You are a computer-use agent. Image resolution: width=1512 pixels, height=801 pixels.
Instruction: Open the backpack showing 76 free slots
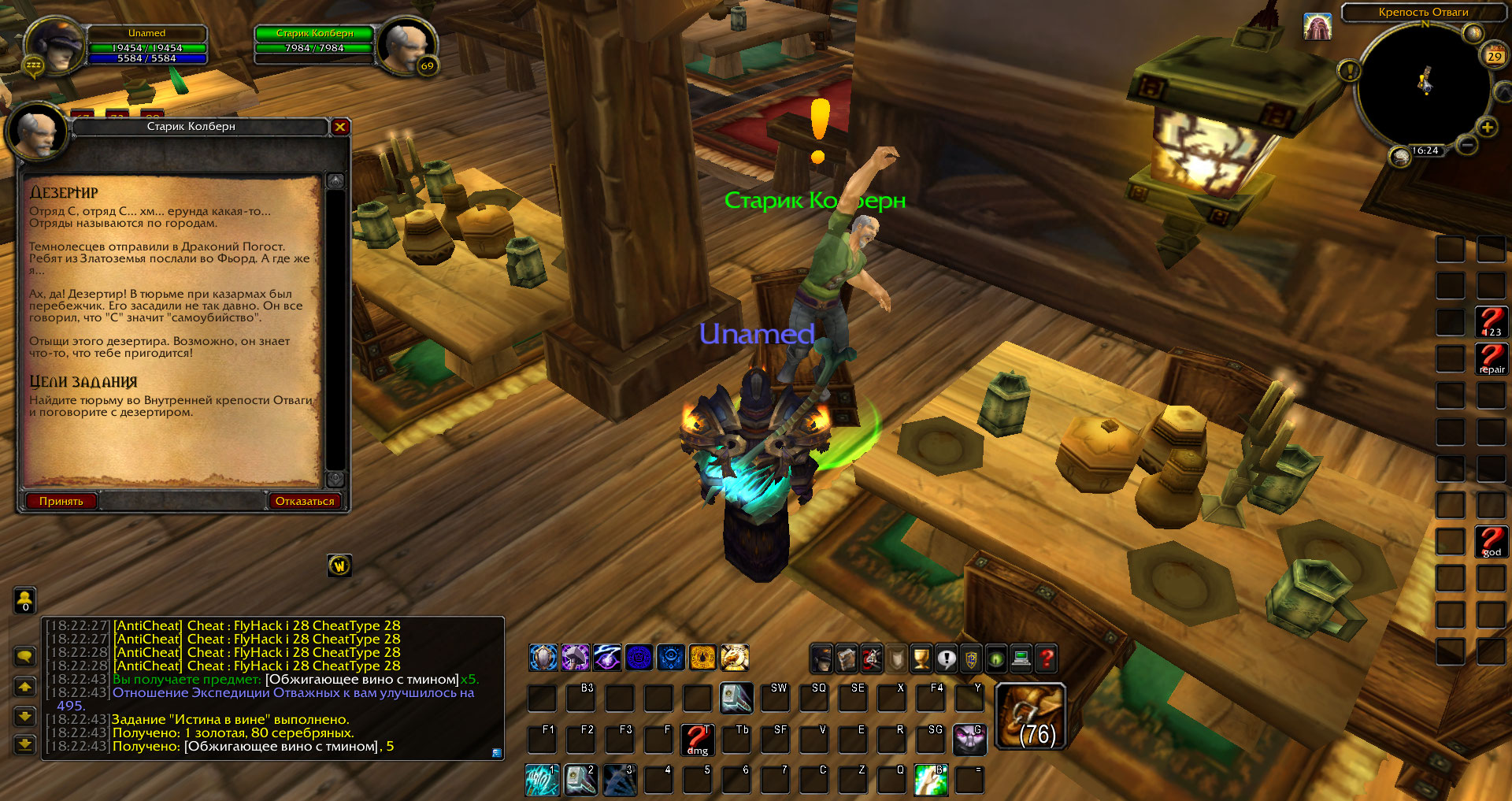pyautogui.click(x=1031, y=717)
